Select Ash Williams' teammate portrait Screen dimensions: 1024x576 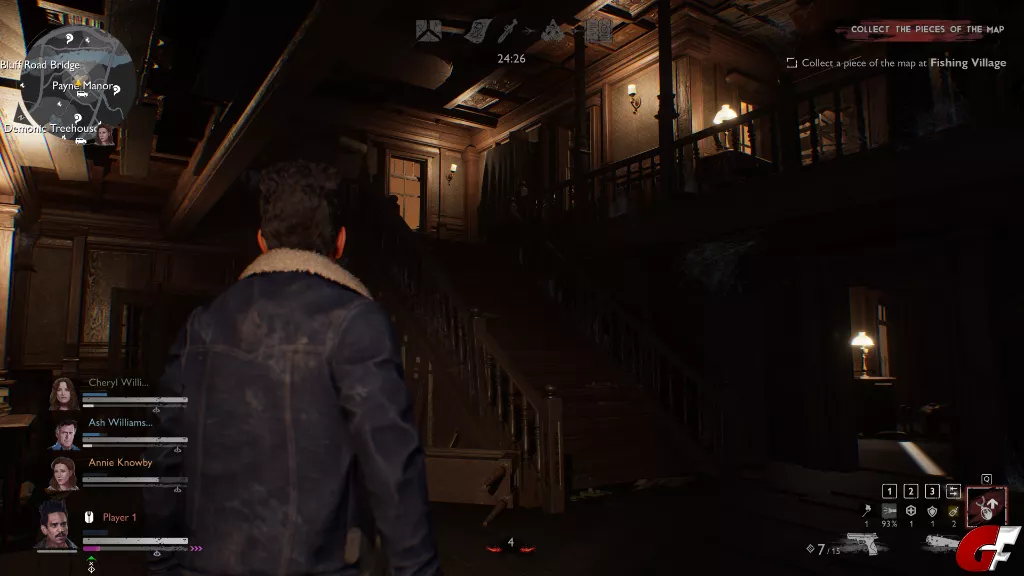click(64, 434)
